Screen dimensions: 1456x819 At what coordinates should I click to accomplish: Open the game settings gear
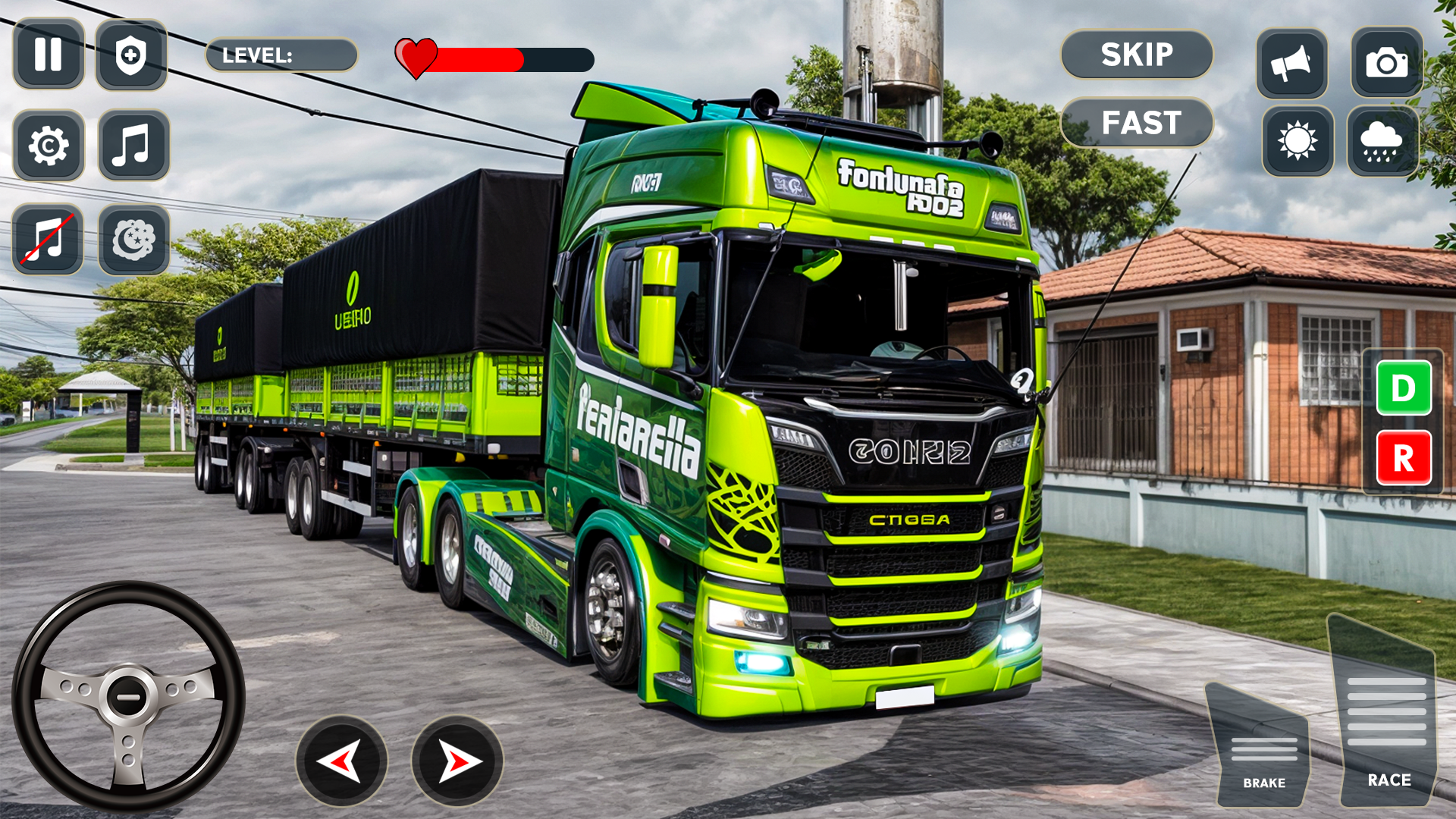click(49, 143)
